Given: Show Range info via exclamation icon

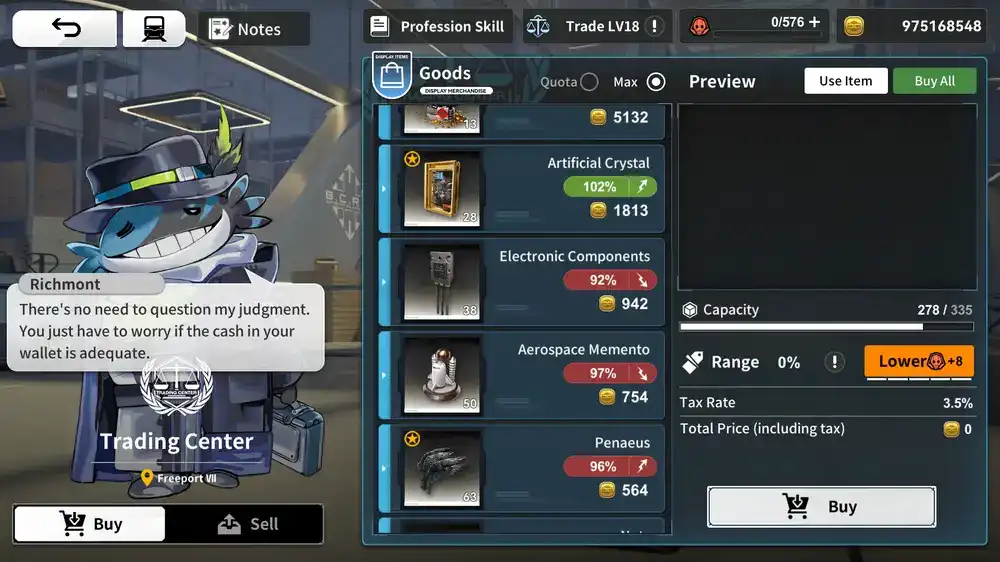Looking at the screenshot, I should coord(834,362).
